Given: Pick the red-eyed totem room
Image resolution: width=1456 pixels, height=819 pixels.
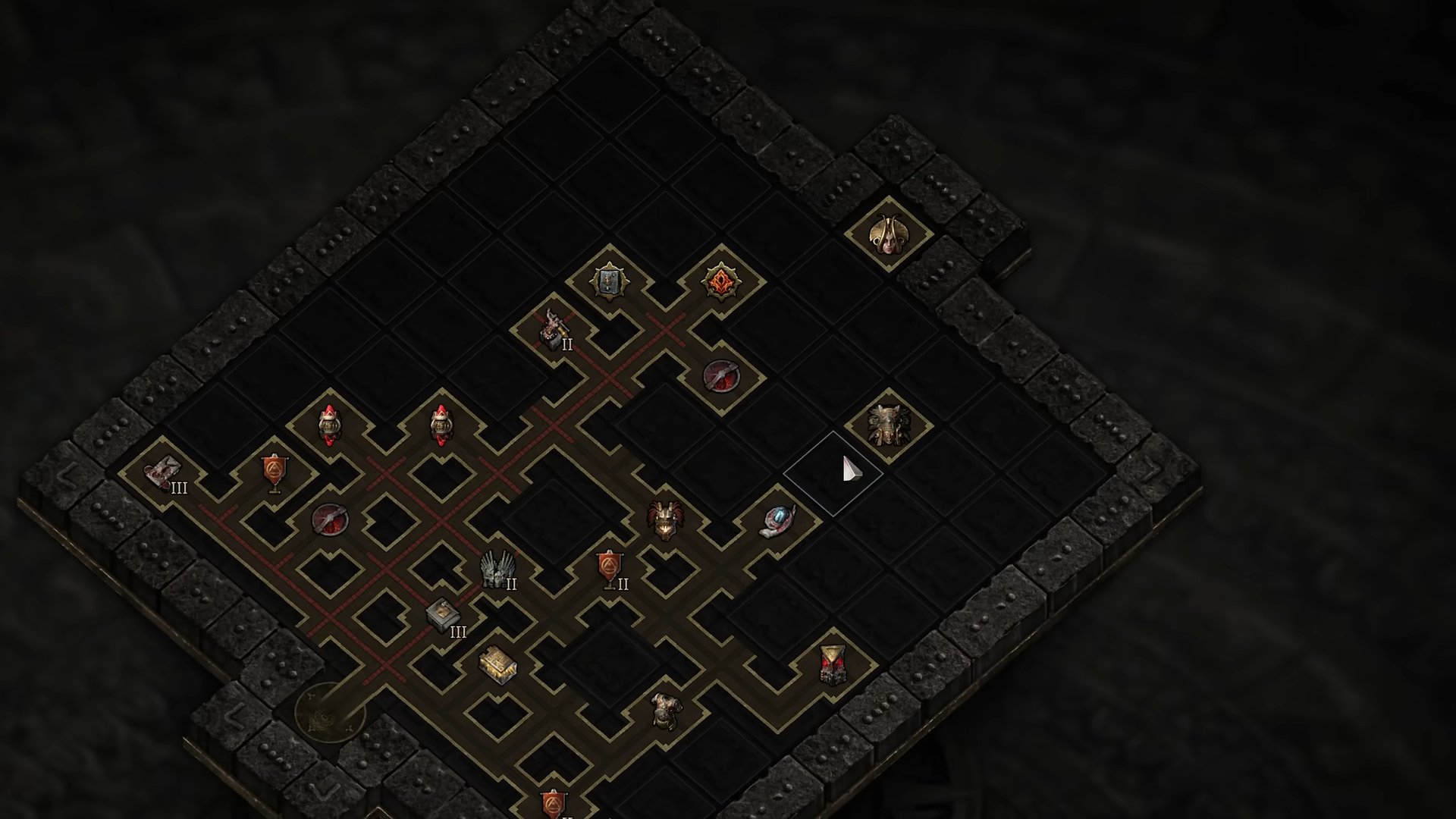Looking at the screenshot, I should tap(833, 665).
